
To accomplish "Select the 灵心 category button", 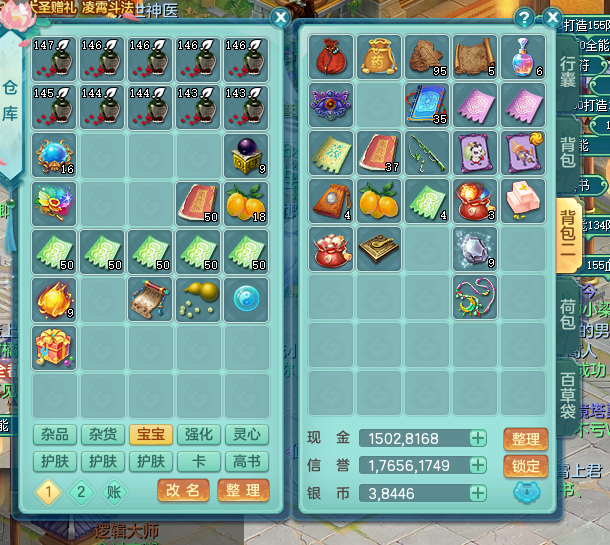I will (x=246, y=434).
